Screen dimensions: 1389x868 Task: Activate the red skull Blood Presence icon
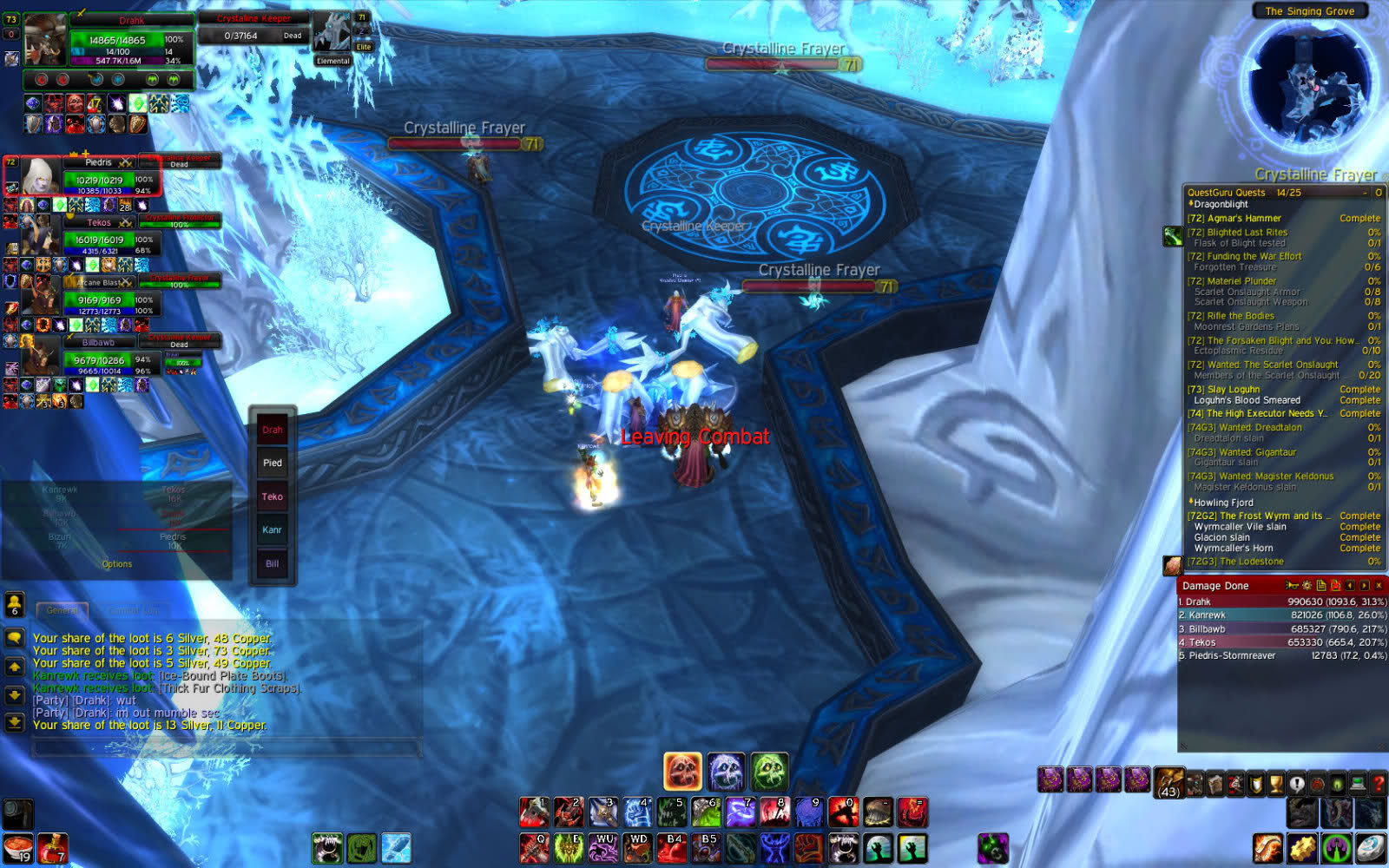pyautogui.click(x=682, y=772)
